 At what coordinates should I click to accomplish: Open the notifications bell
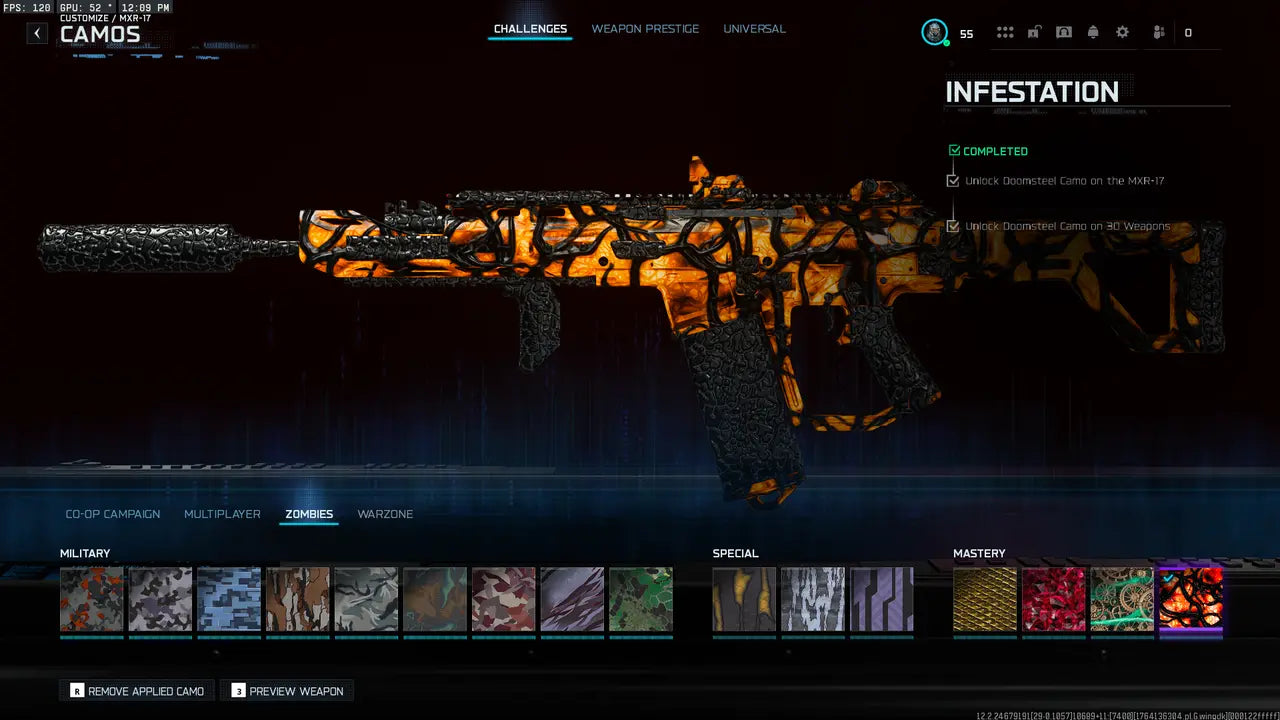pos(1093,33)
